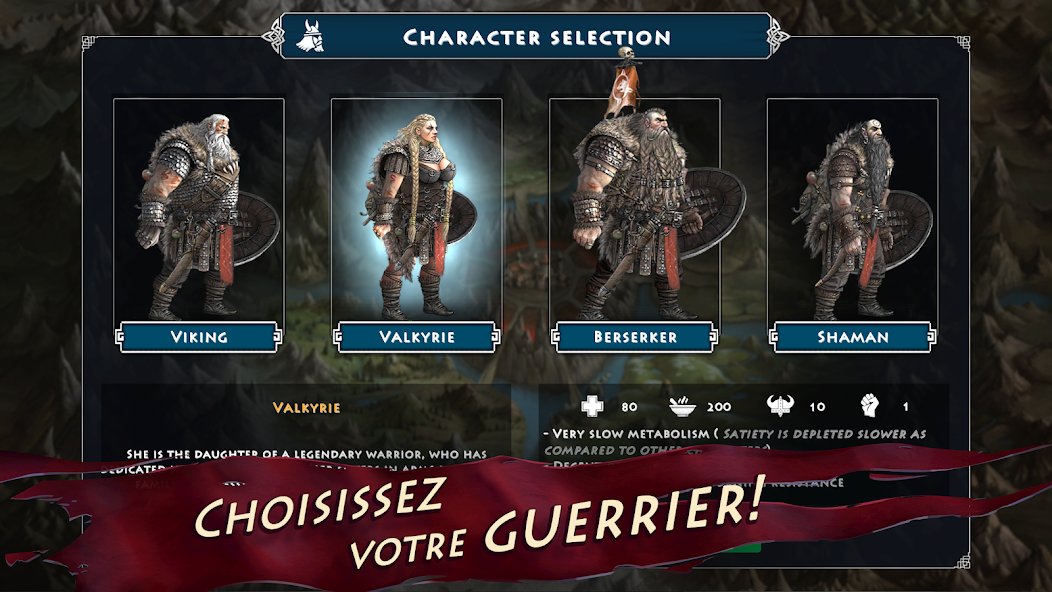Select the Viking character portrait

pos(198,210)
